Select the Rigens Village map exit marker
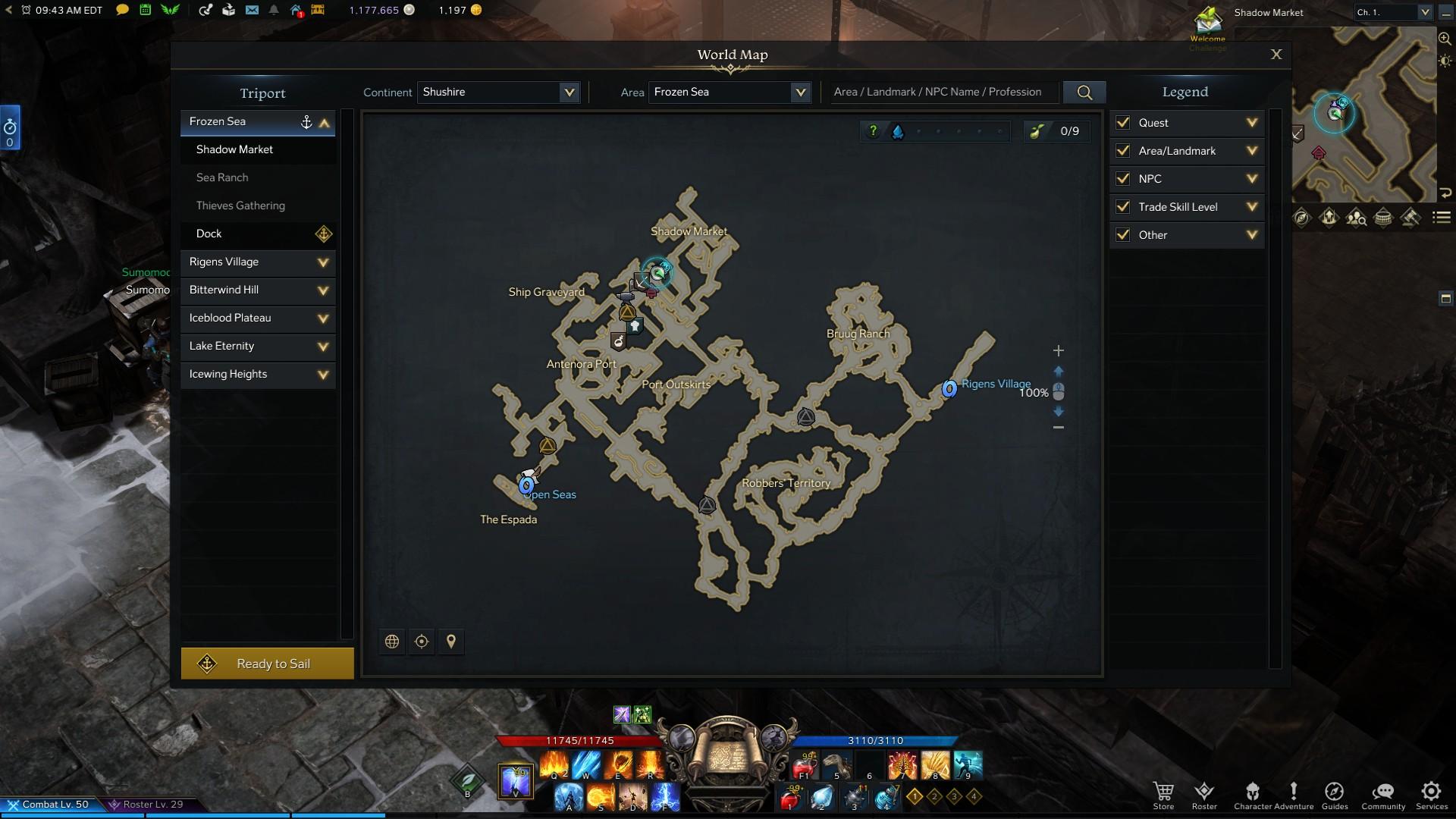This screenshot has width=1456, height=819. point(949,389)
